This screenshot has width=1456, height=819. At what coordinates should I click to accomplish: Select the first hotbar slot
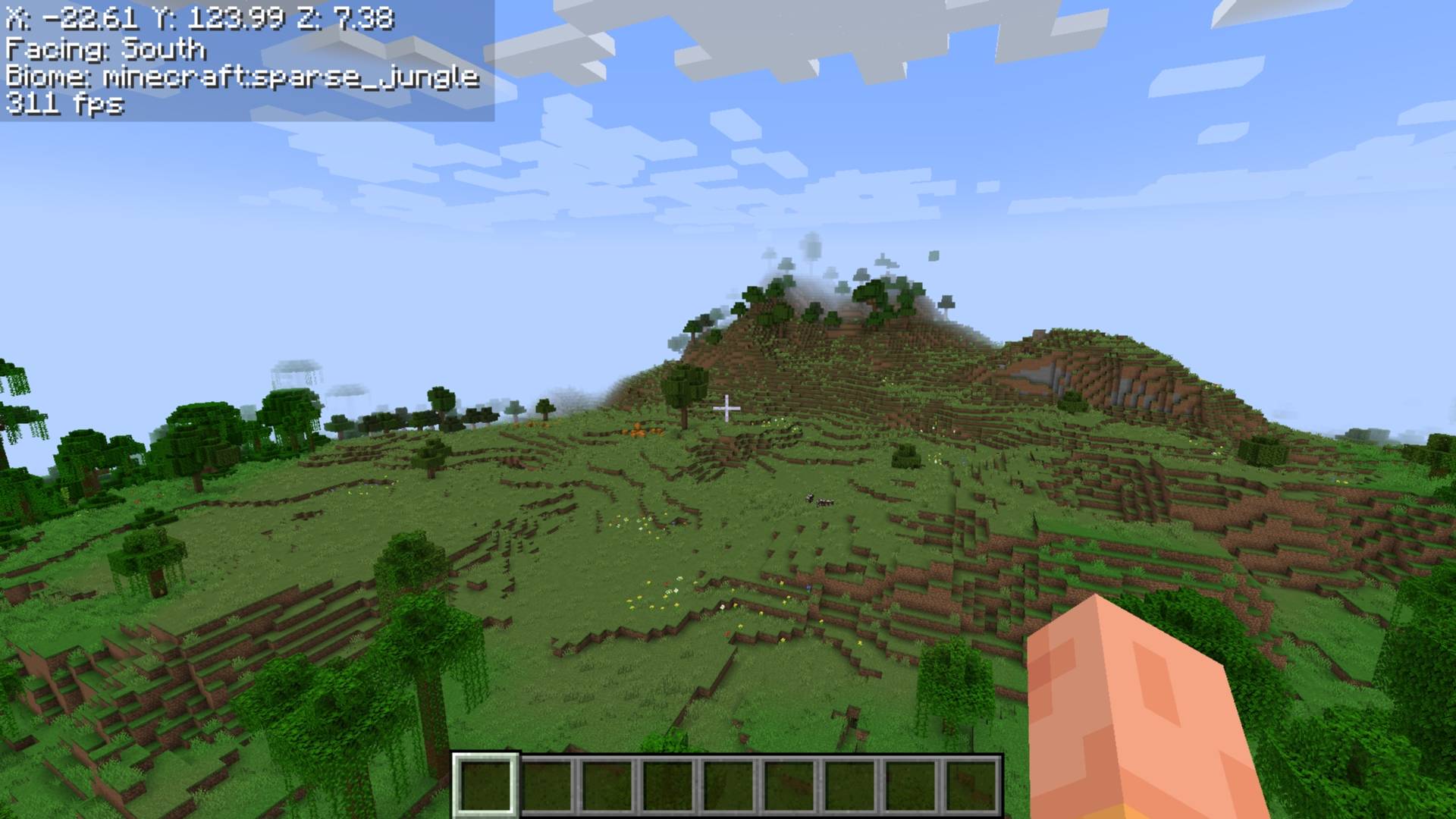click(x=485, y=785)
